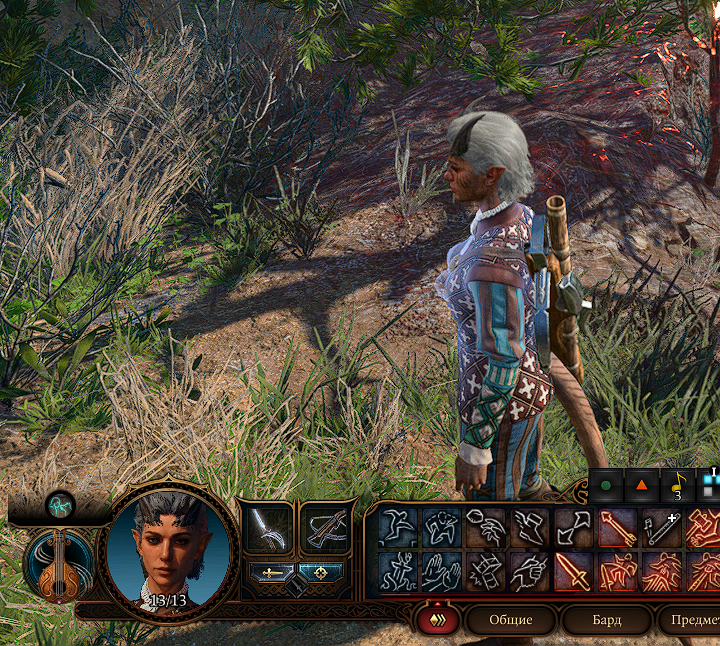The height and width of the screenshot is (646, 720).
Task: Toggle the ranged crosshair stance button
Action: pos(320,573)
